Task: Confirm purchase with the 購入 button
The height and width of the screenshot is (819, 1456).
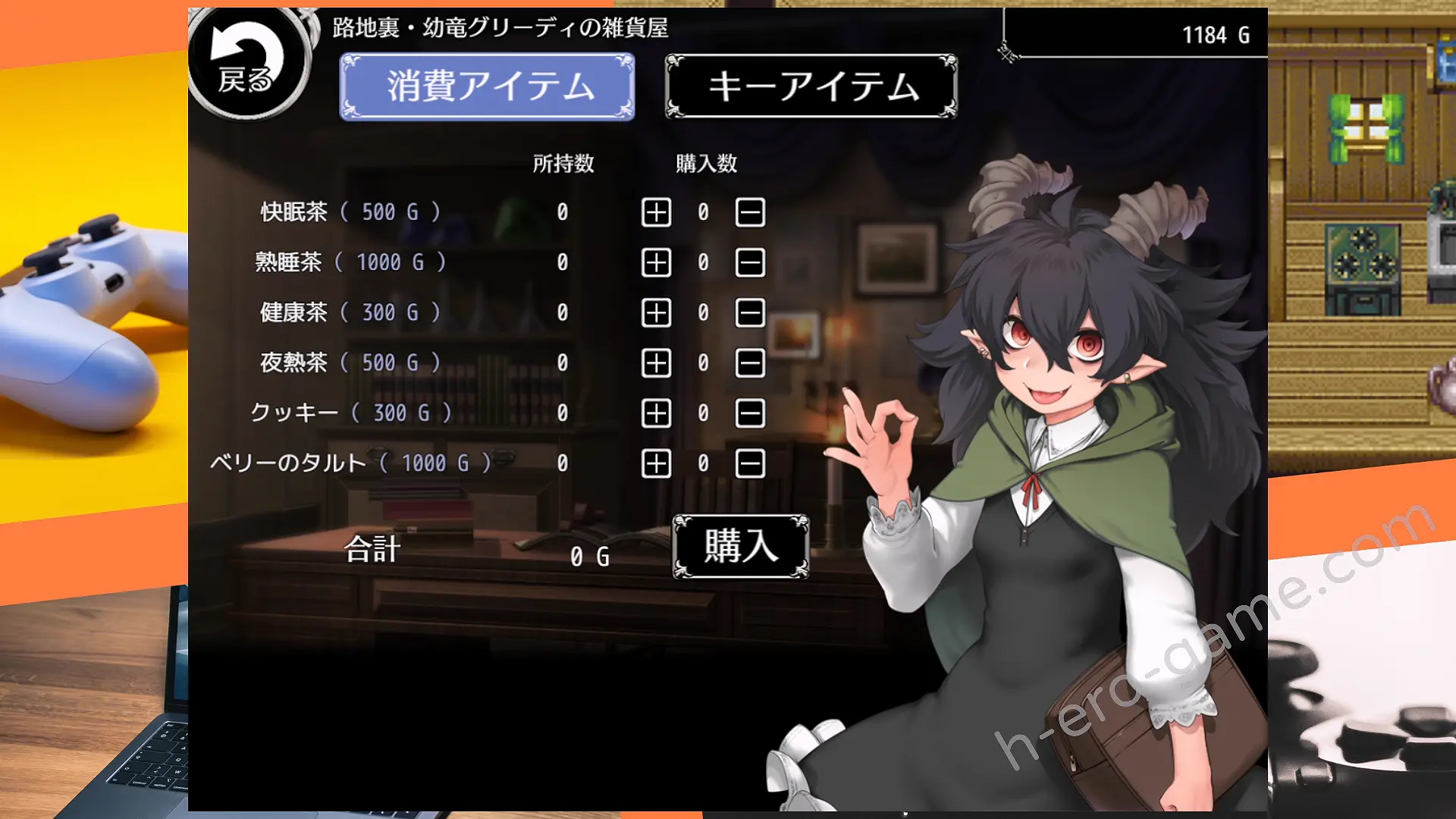Action: [x=740, y=546]
